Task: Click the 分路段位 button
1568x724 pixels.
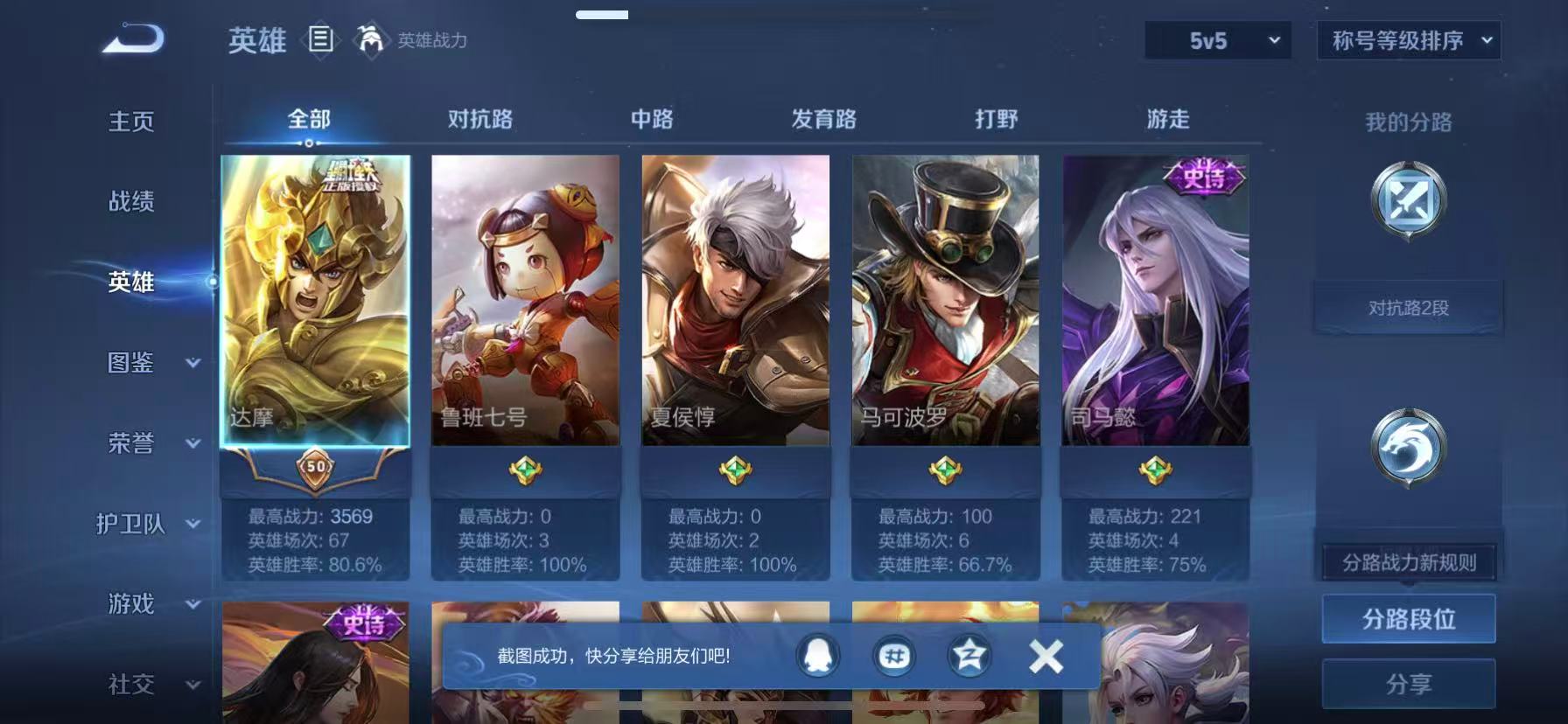Action: pos(1408,618)
